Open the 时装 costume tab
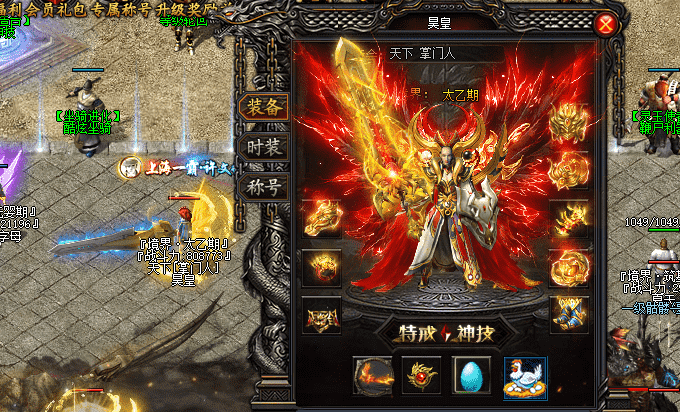This screenshot has height=412, width=680. pos(266,148)
